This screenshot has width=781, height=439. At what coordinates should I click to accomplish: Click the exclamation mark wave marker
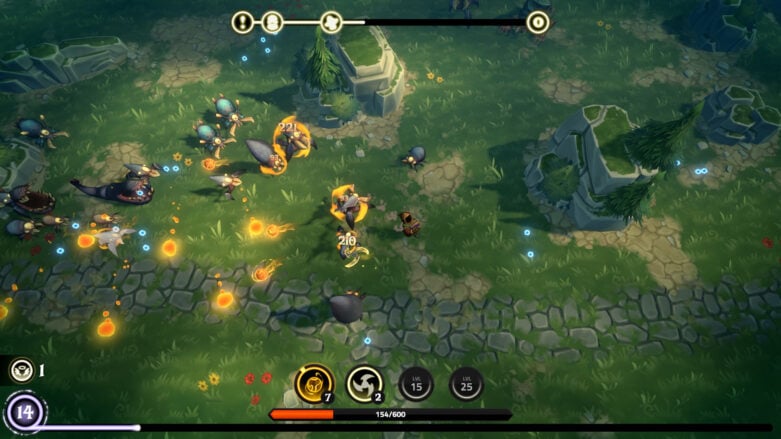click(243, 22)
